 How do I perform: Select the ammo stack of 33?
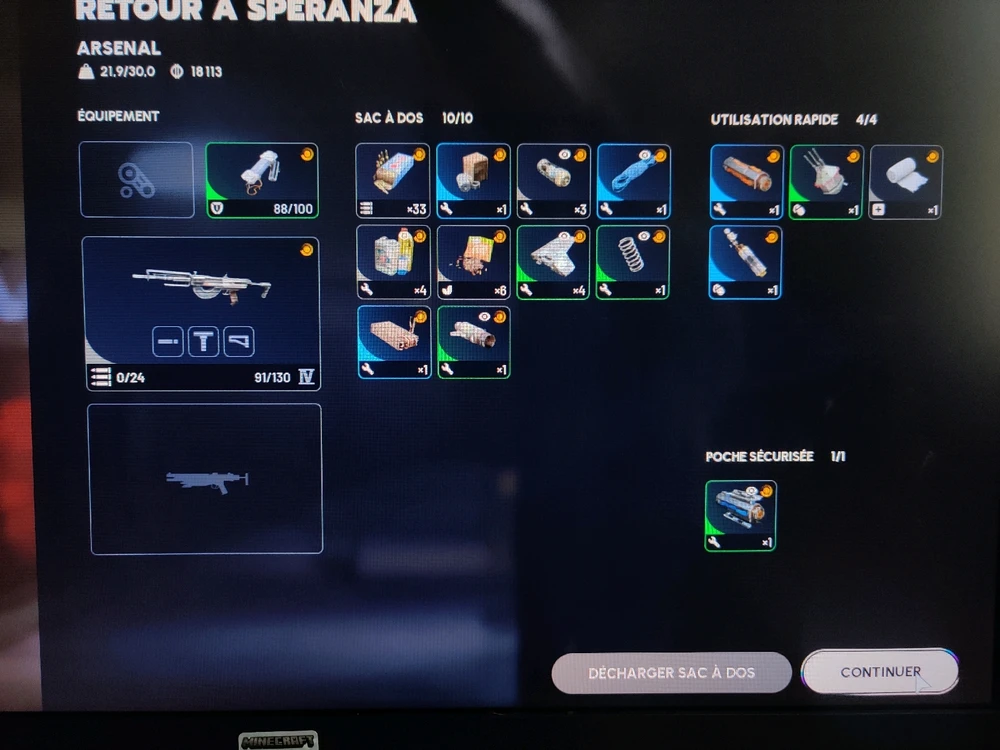(x=393, y=181)
